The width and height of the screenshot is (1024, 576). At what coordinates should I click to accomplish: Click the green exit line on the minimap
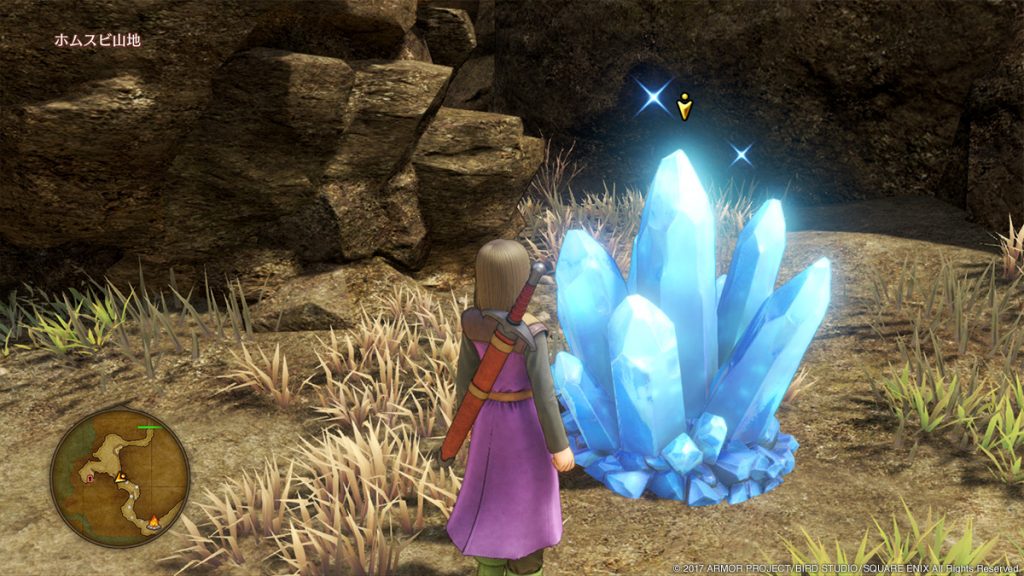tap(150, 427)
